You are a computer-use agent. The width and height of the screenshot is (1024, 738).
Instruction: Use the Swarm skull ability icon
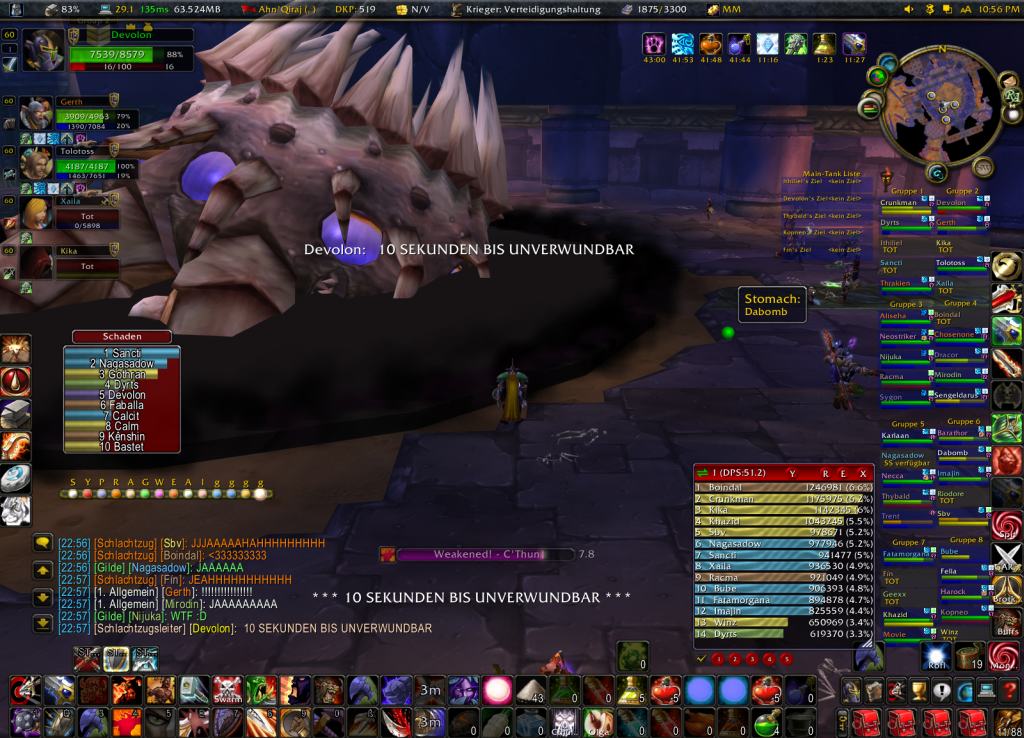point(227,690)
